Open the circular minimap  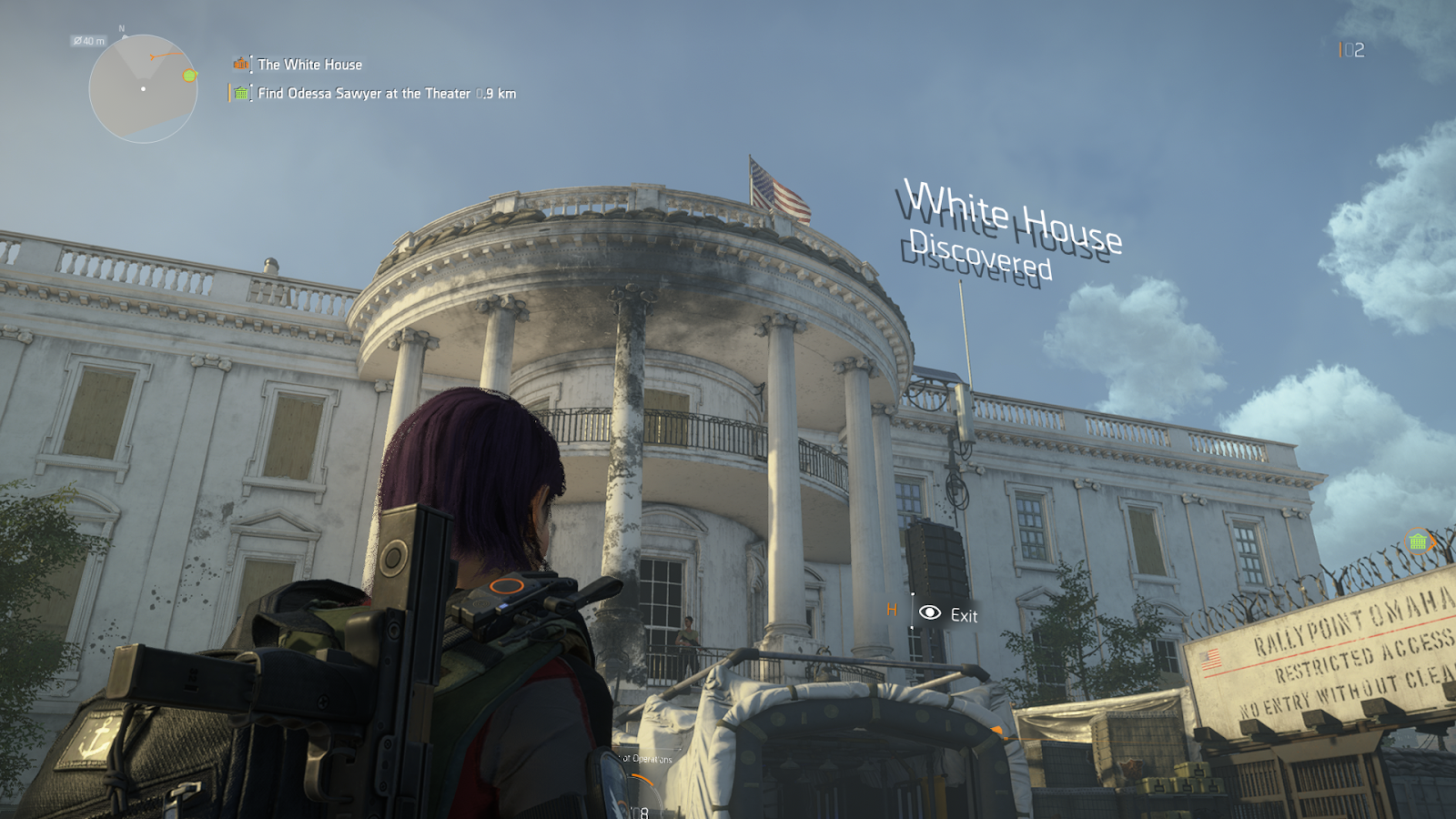(x=143, y=89)
